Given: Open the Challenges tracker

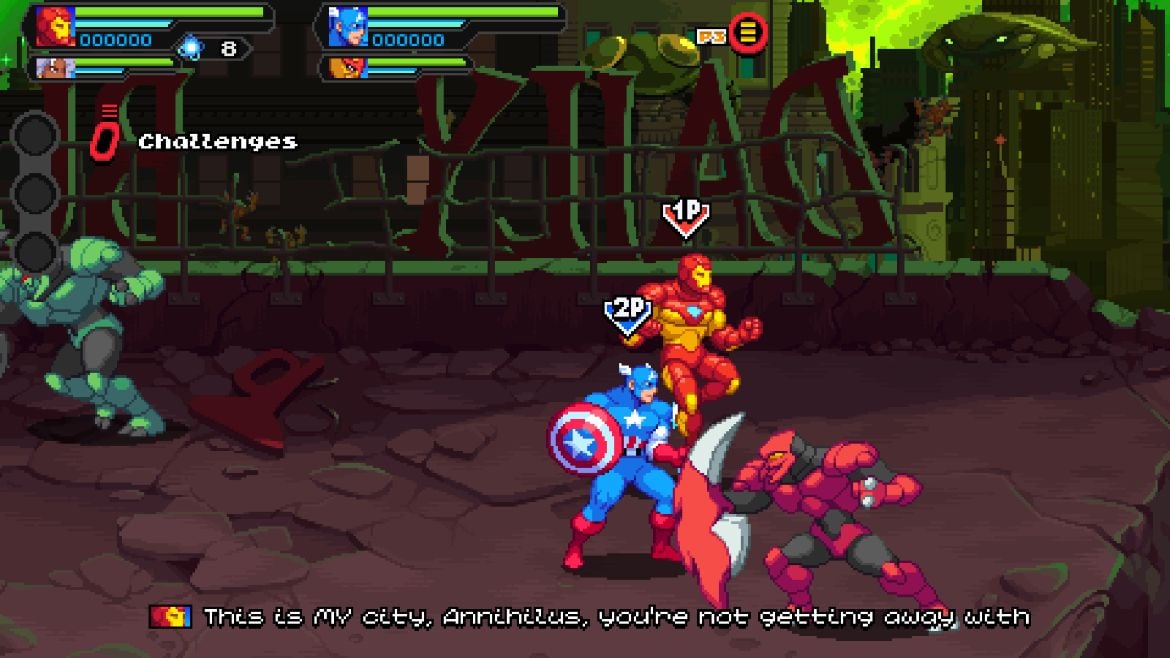Looking at the screenshot, I should pyautogui.click(x=217, y=142).
